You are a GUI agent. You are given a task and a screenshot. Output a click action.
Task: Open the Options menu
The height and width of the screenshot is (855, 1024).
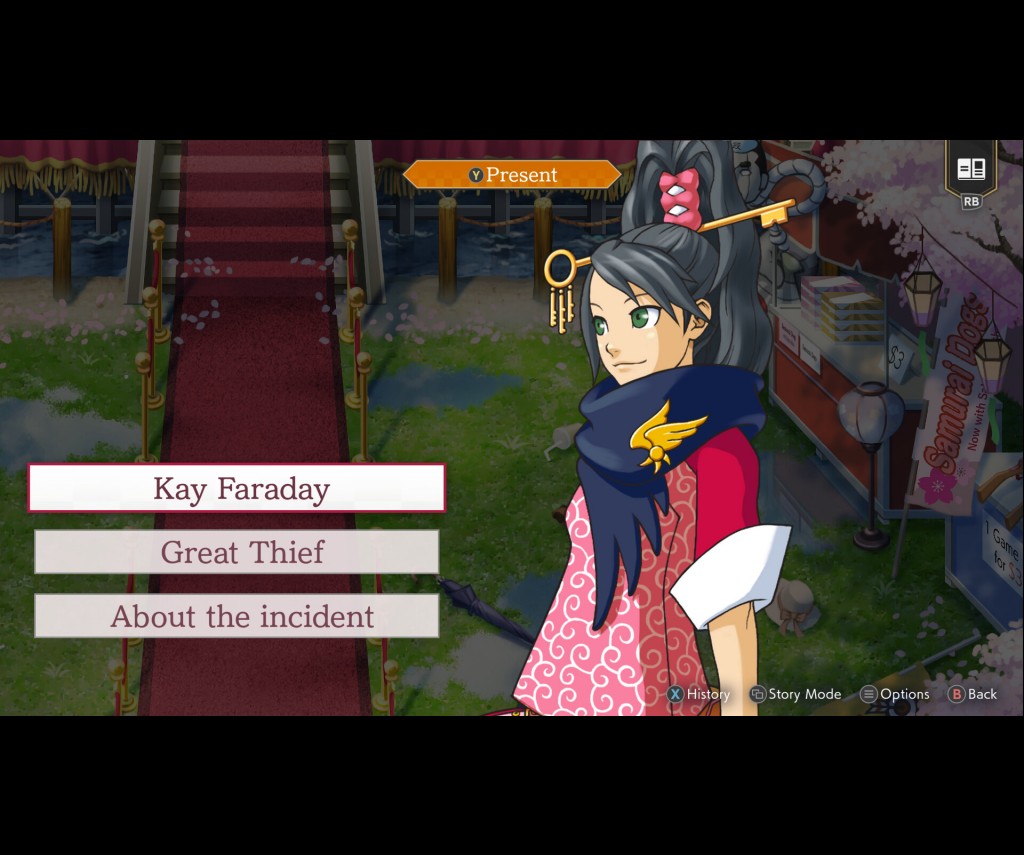point(895,694)
